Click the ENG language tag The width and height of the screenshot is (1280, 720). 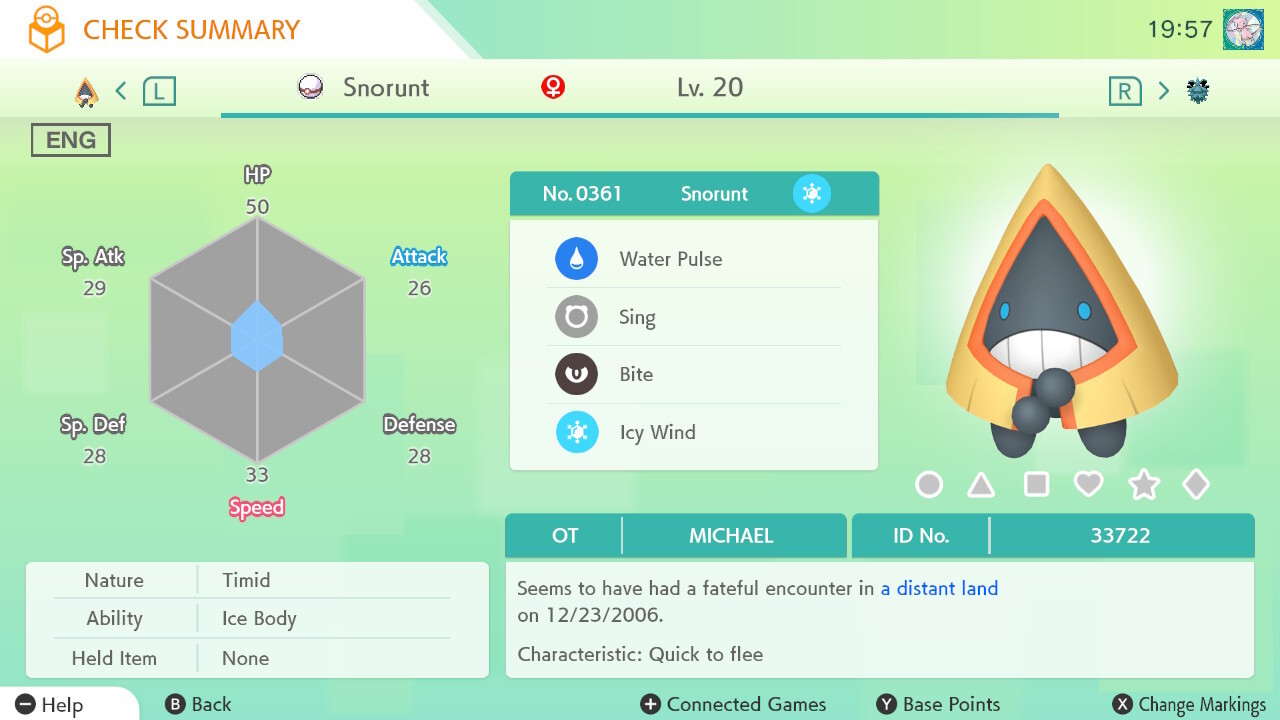click(x=71, y=140)
